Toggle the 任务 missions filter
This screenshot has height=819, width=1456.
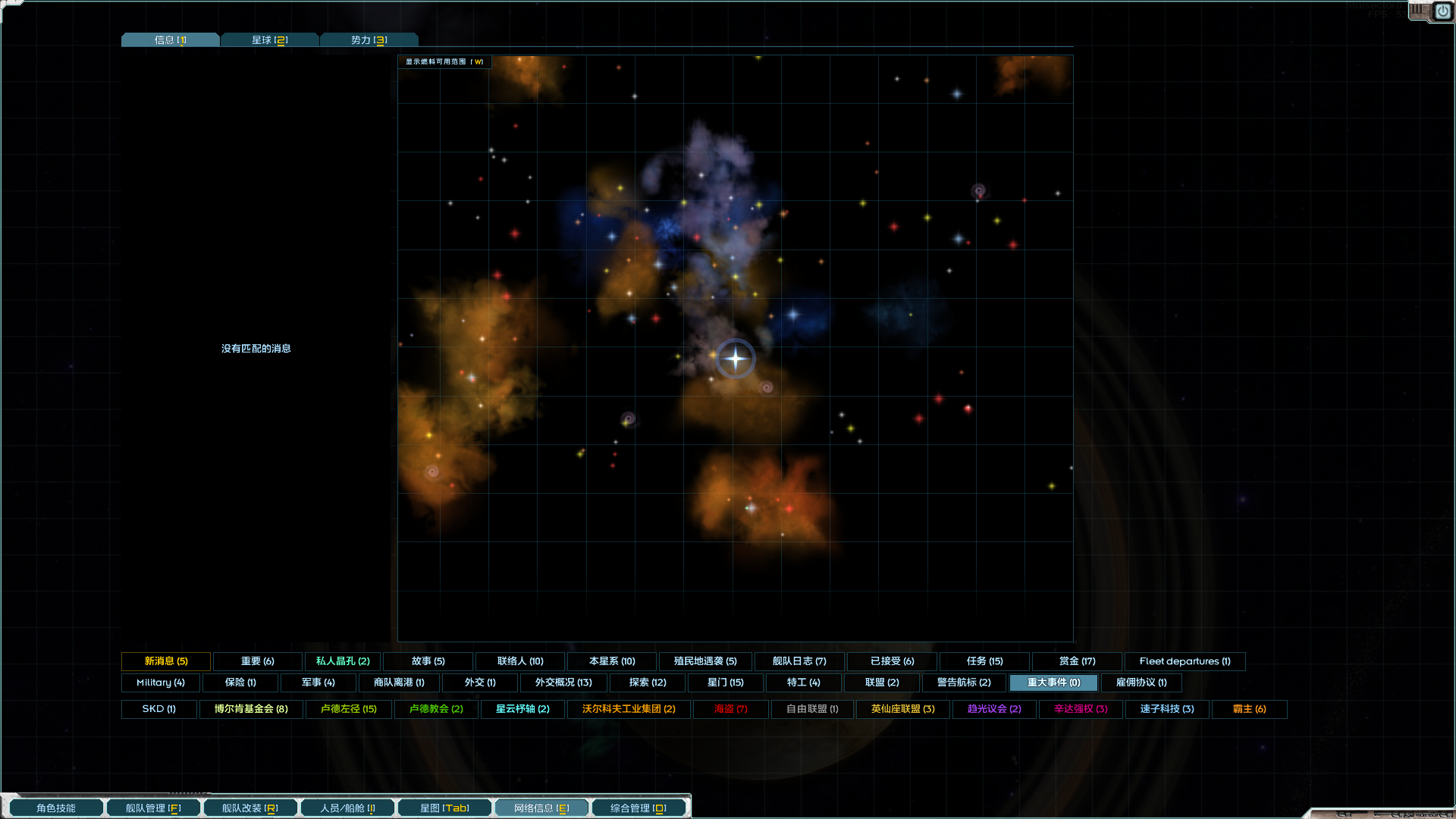click(x=984, y=661)
